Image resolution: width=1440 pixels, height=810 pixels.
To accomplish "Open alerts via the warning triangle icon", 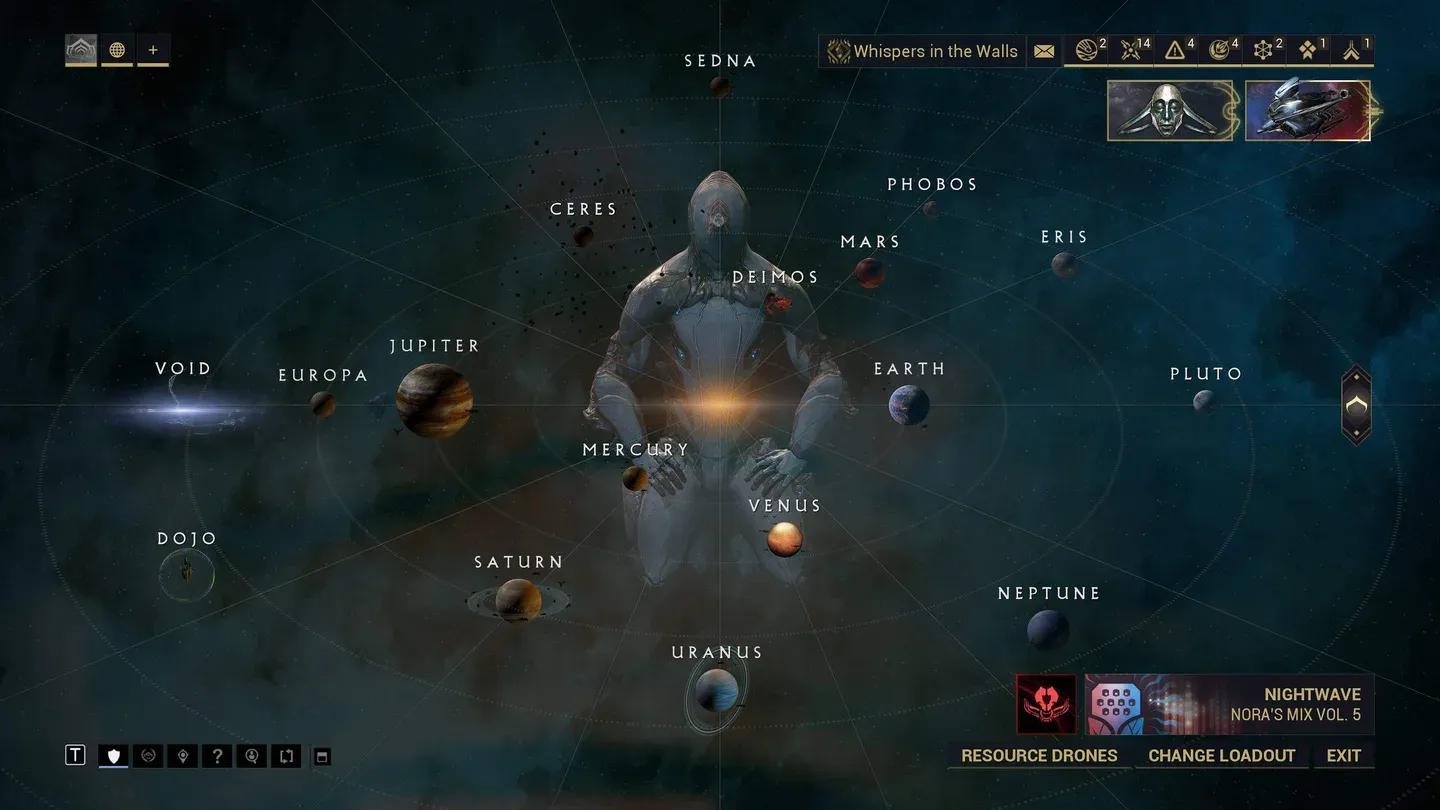I will (1176, 50).
